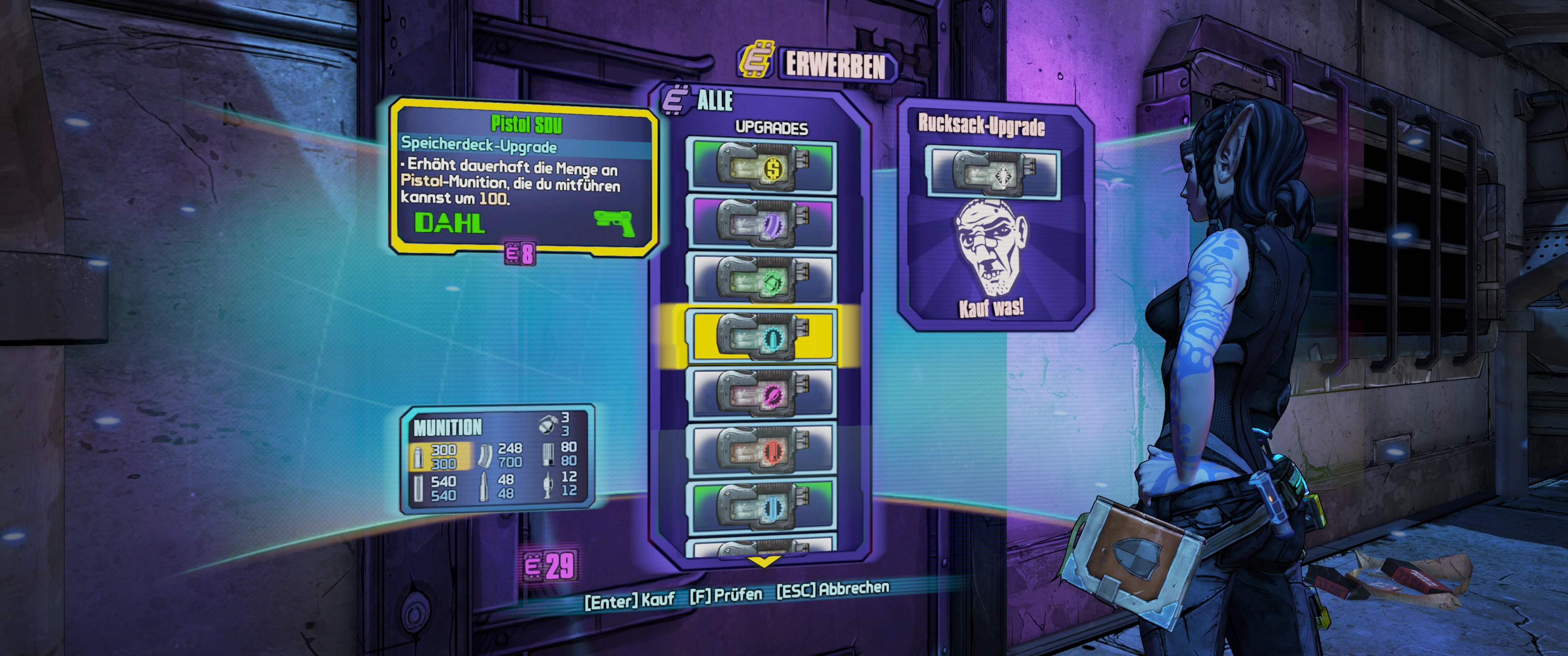Choose the red shotgun shell SDU upgrade

pos(761,450)
